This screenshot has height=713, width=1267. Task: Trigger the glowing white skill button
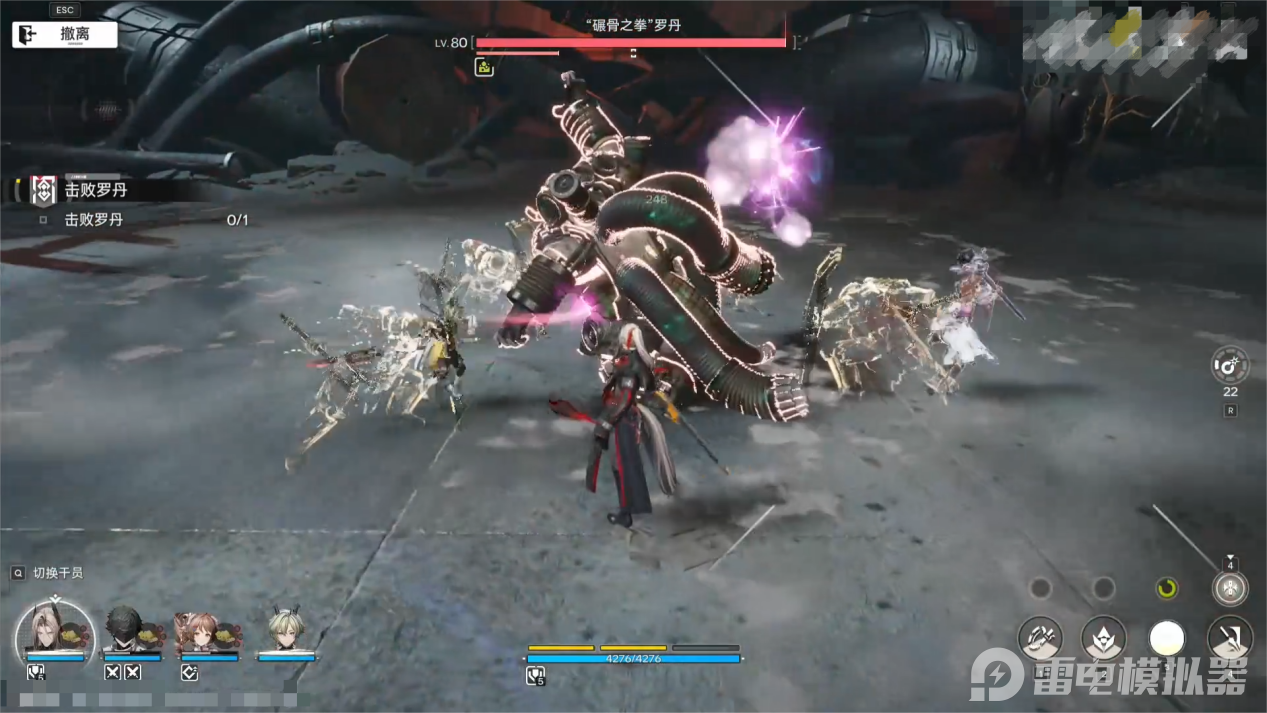[x=1166, y=638]
